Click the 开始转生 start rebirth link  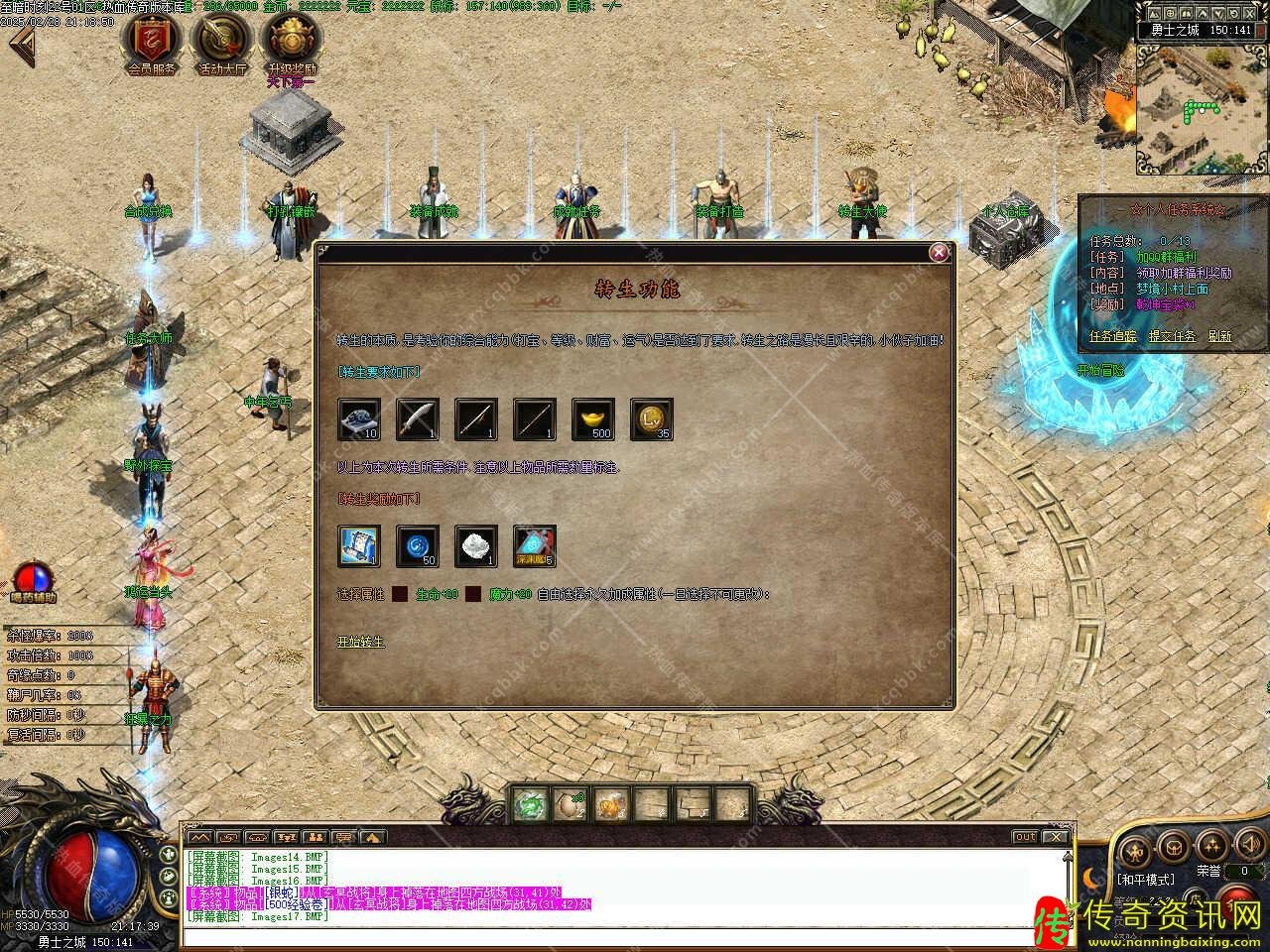pyautogui.click(x=361, y=642)
